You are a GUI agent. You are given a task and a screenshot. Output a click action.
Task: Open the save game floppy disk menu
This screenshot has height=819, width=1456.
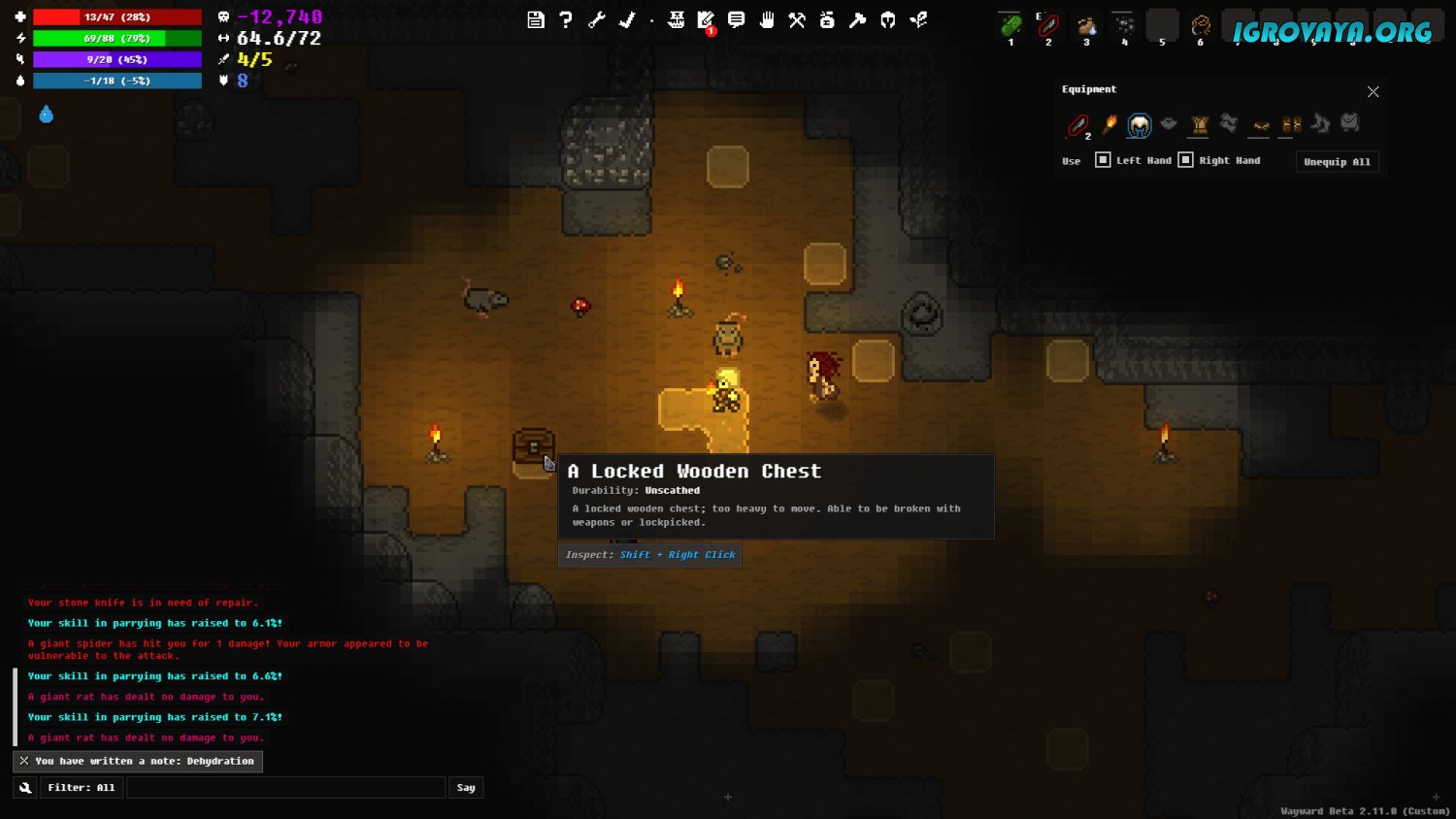536,19
